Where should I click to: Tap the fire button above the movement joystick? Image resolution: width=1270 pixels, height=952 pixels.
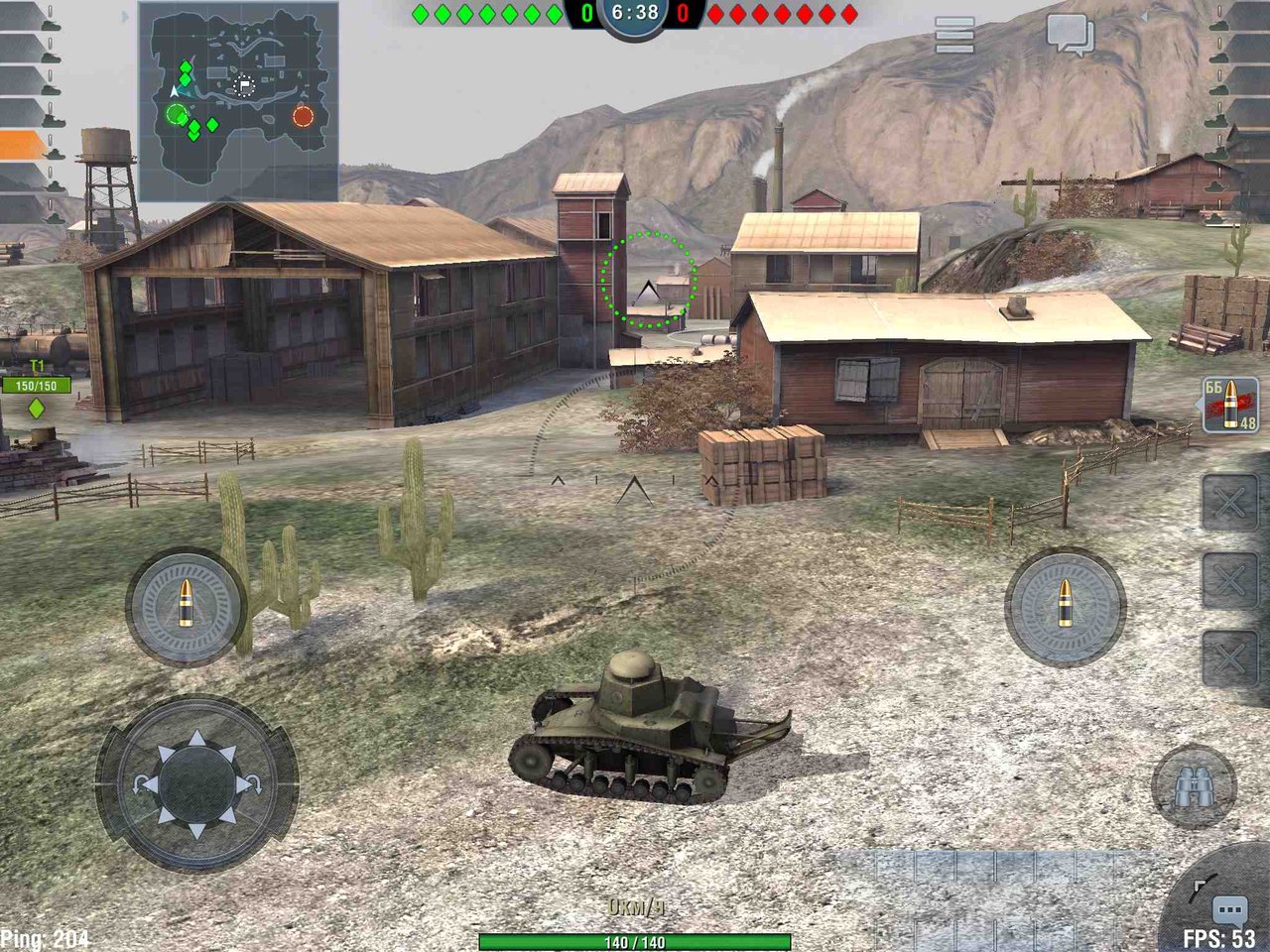(x=186, y=606)
